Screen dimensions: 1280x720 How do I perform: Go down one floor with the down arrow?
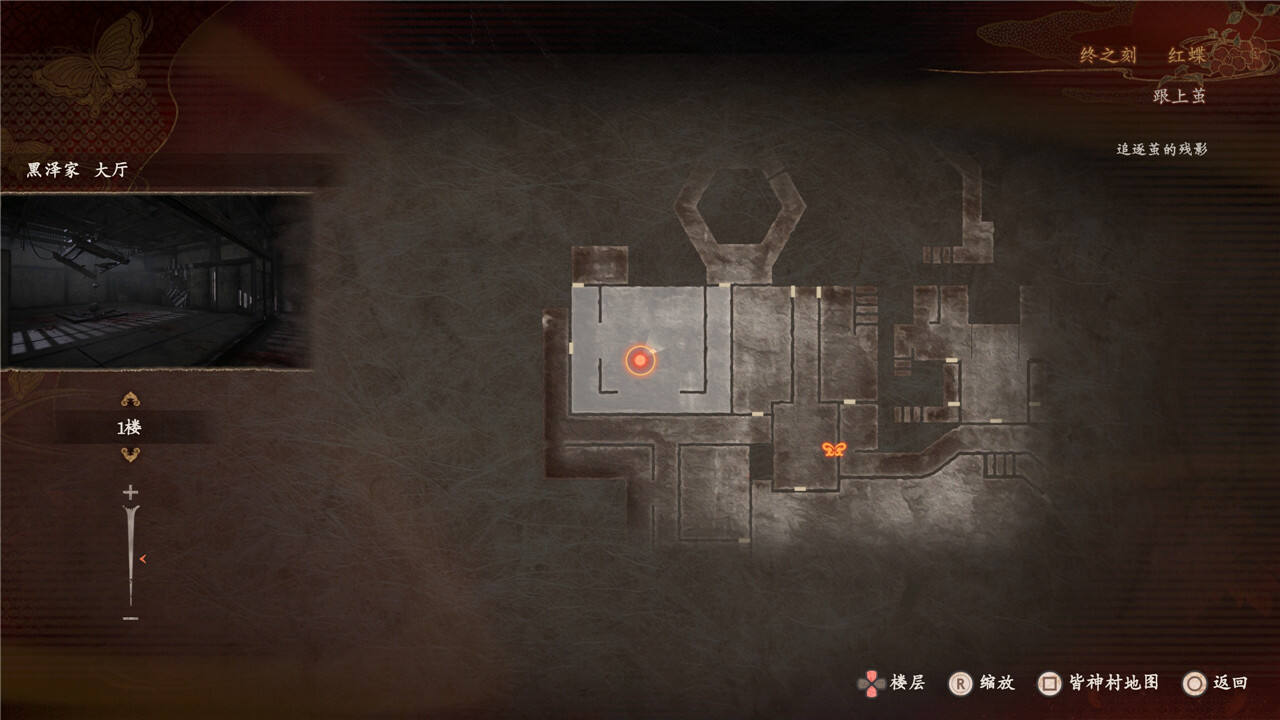(x=130, y=455)
